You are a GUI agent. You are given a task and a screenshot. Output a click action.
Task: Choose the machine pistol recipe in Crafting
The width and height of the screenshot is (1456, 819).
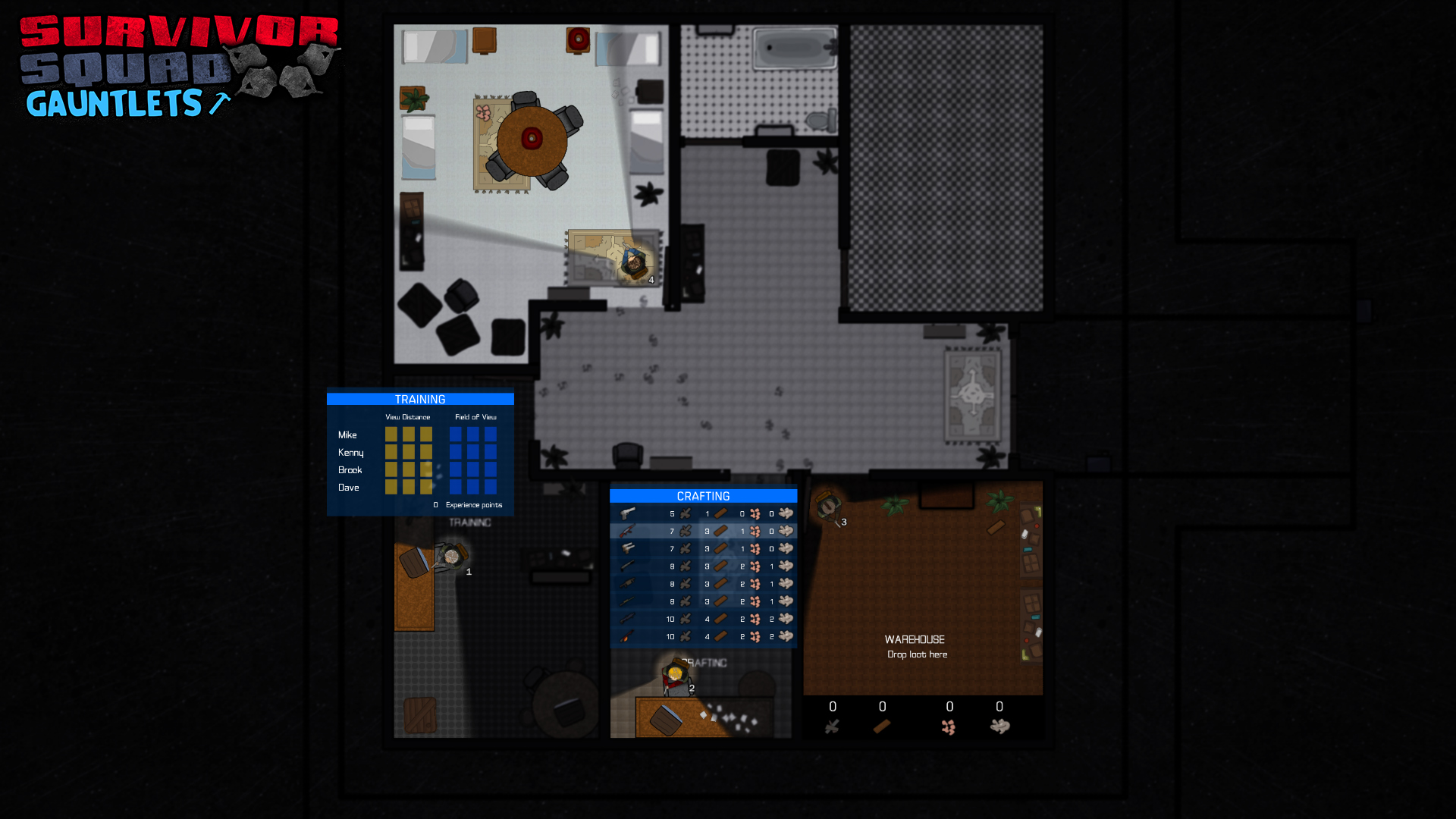coord(629,548)
